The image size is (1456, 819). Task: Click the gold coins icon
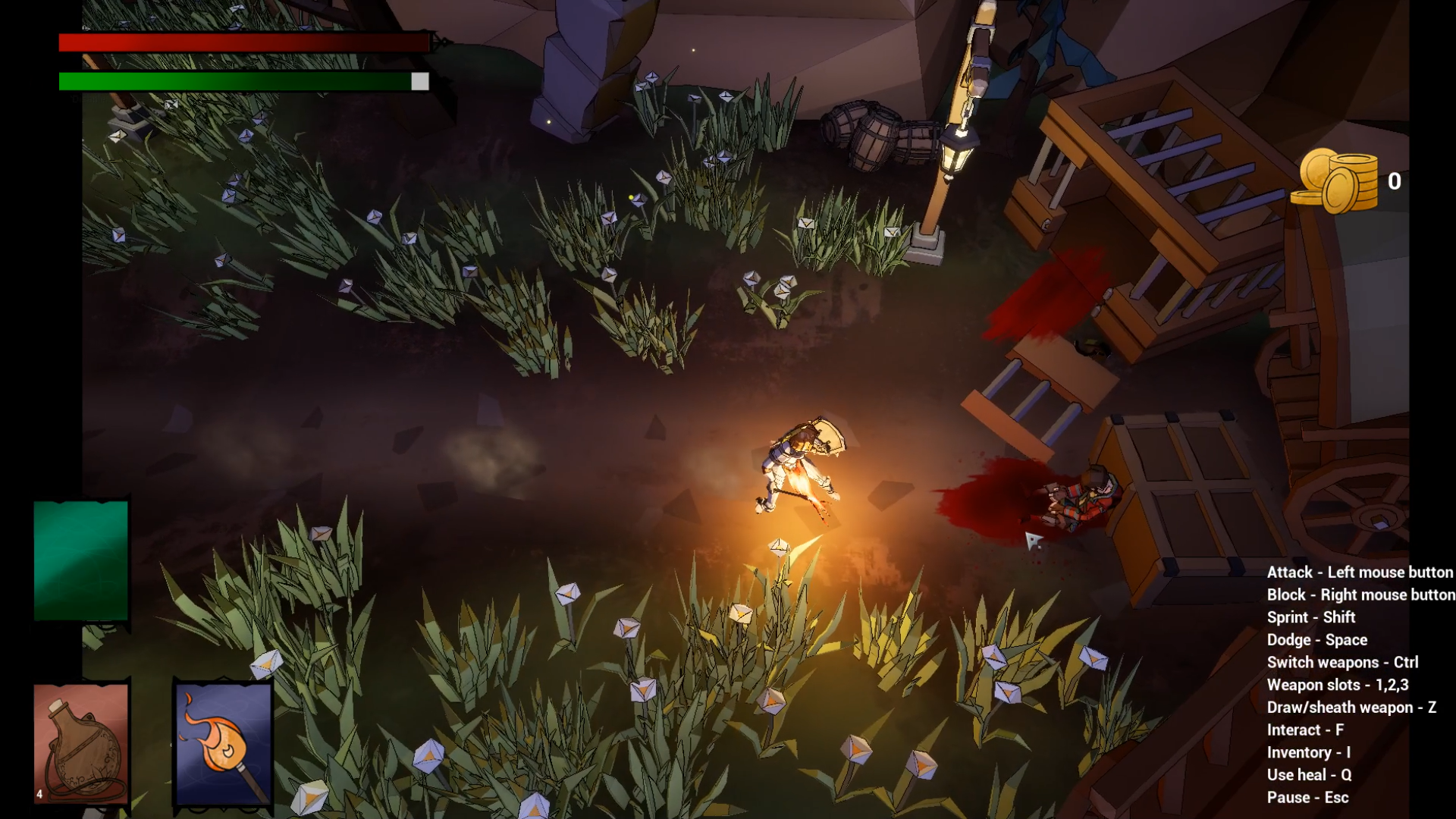(1335, 180)
